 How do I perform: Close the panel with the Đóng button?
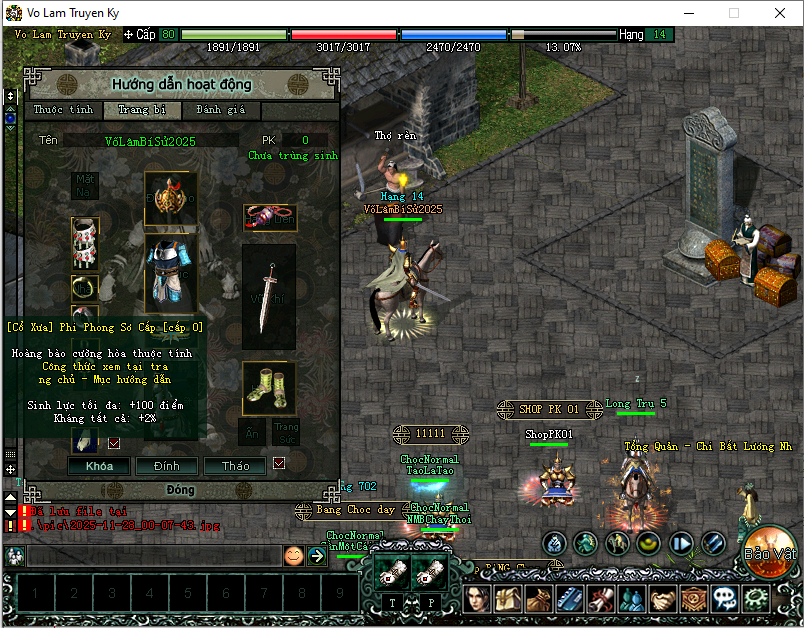click(x=181, y=491)
